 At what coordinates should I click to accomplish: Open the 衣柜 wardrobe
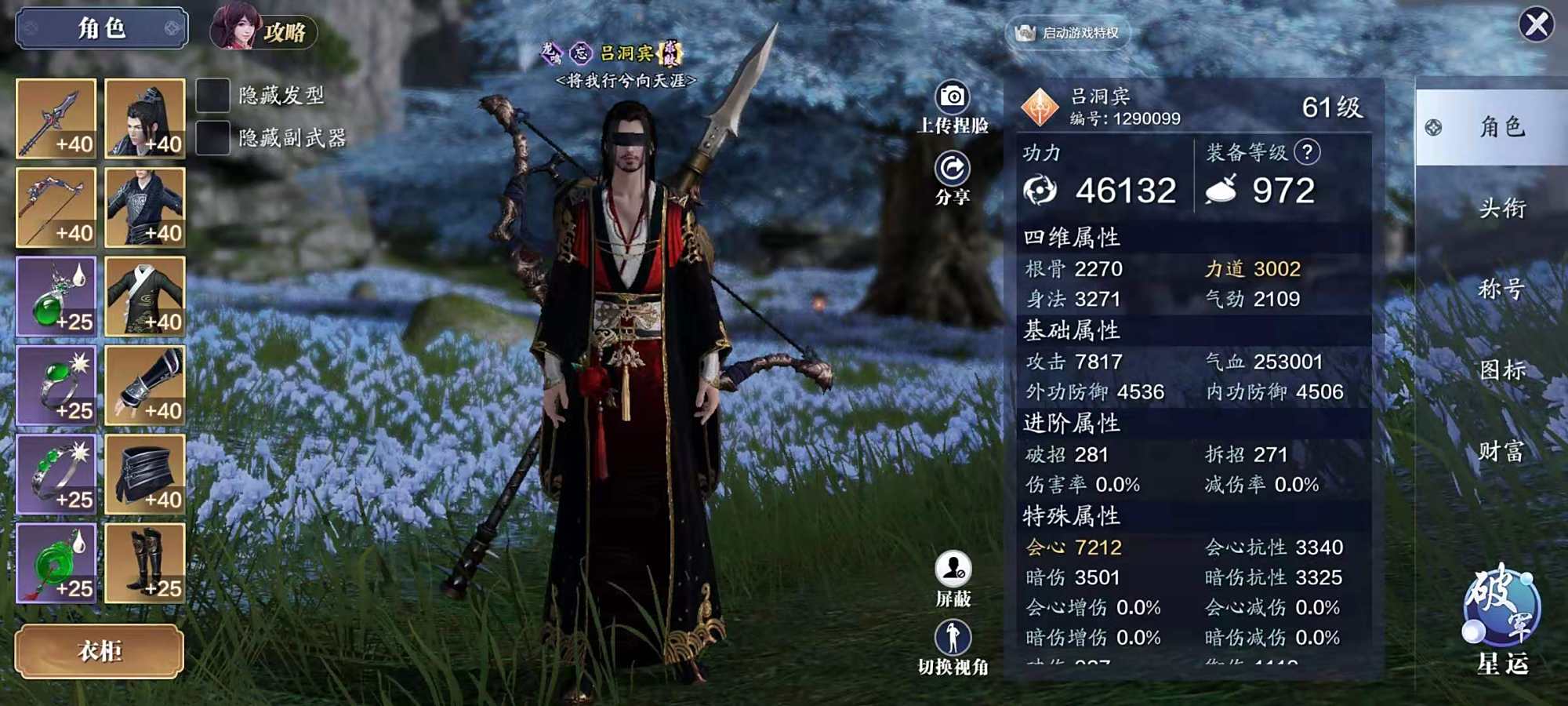(100, 650)
